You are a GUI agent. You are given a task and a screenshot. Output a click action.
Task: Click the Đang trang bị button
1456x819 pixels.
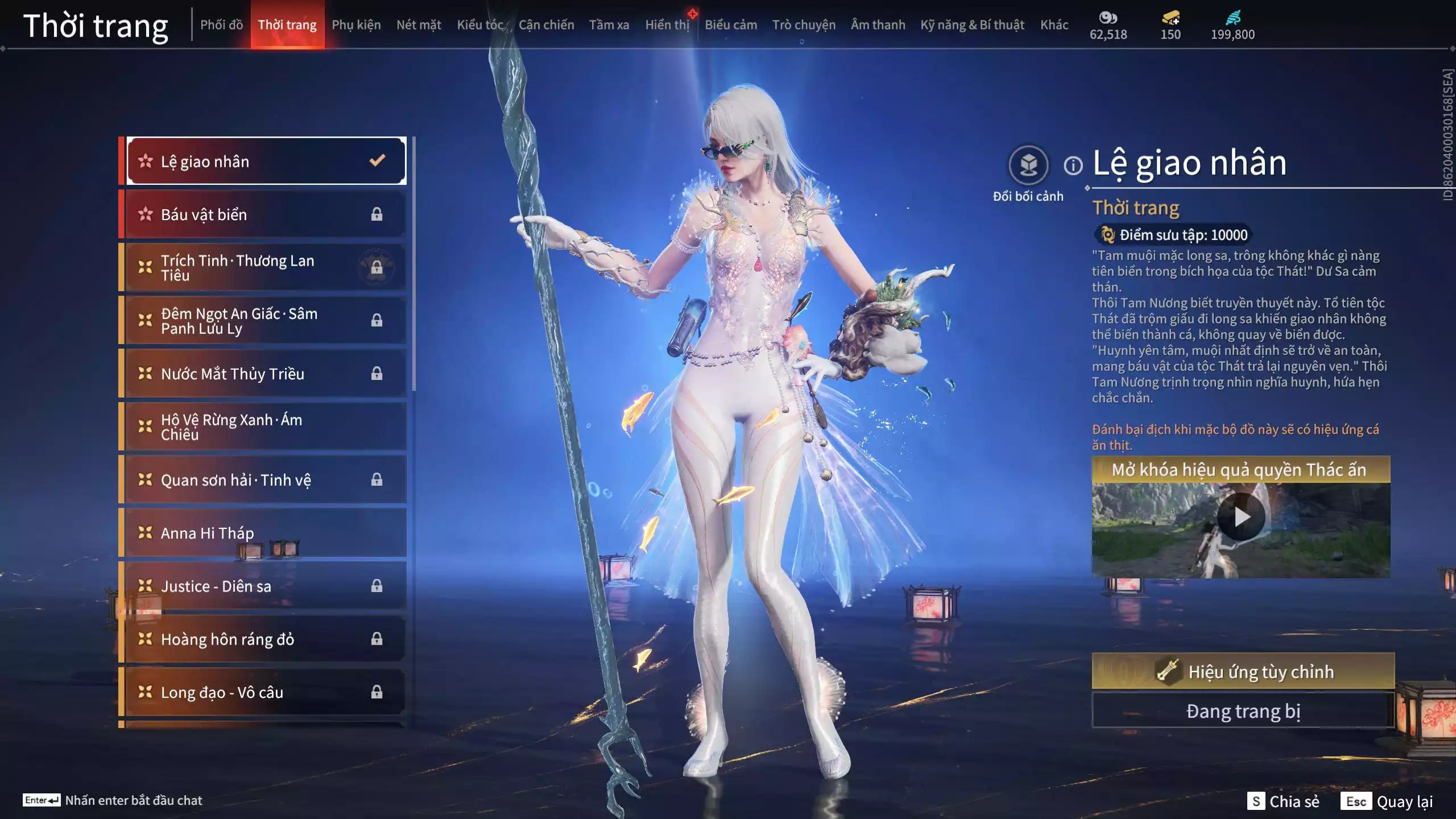pyautogui.click(x=1243, y=711)
